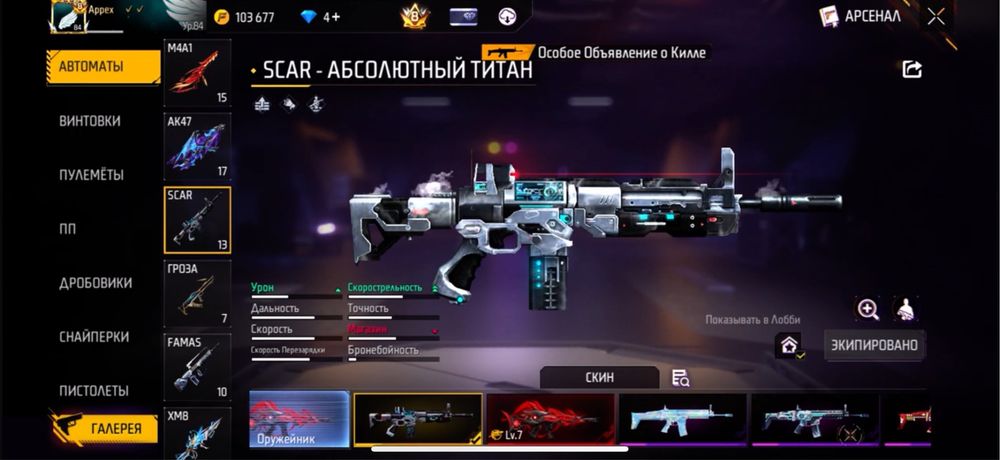Open the Пистолеты category
Viewport: 1000px width, 460px height.
93,391
